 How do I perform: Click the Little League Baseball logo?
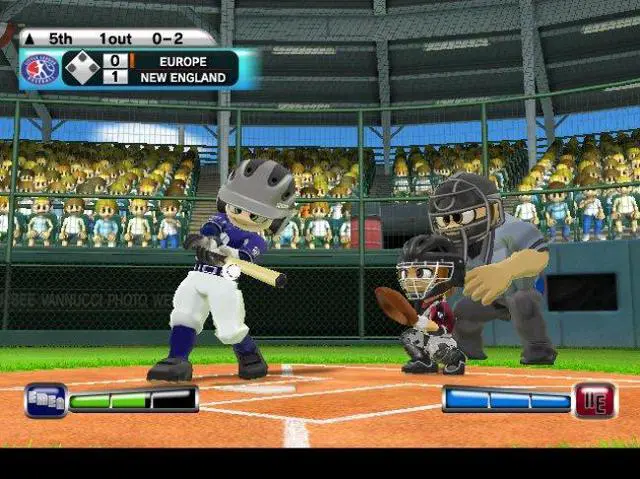pyautogui.click(x=39, y=69)
